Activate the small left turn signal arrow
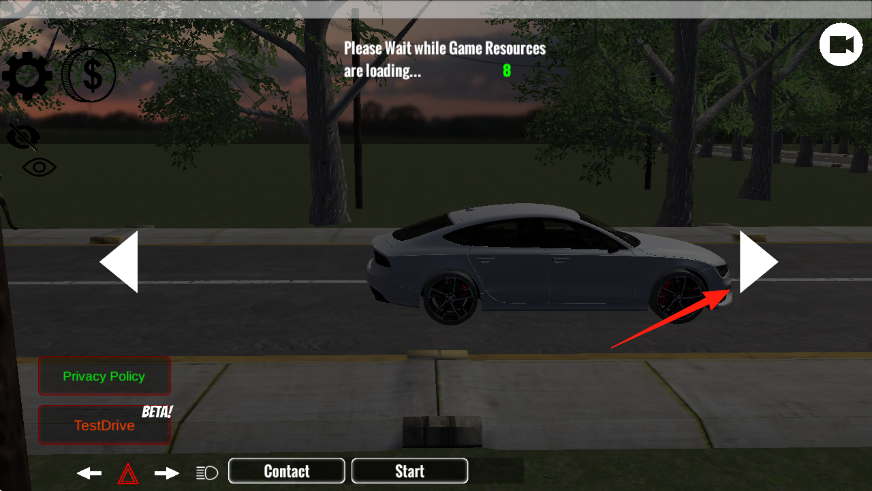Viewport: 872px width, 491px height. point(90,473)
